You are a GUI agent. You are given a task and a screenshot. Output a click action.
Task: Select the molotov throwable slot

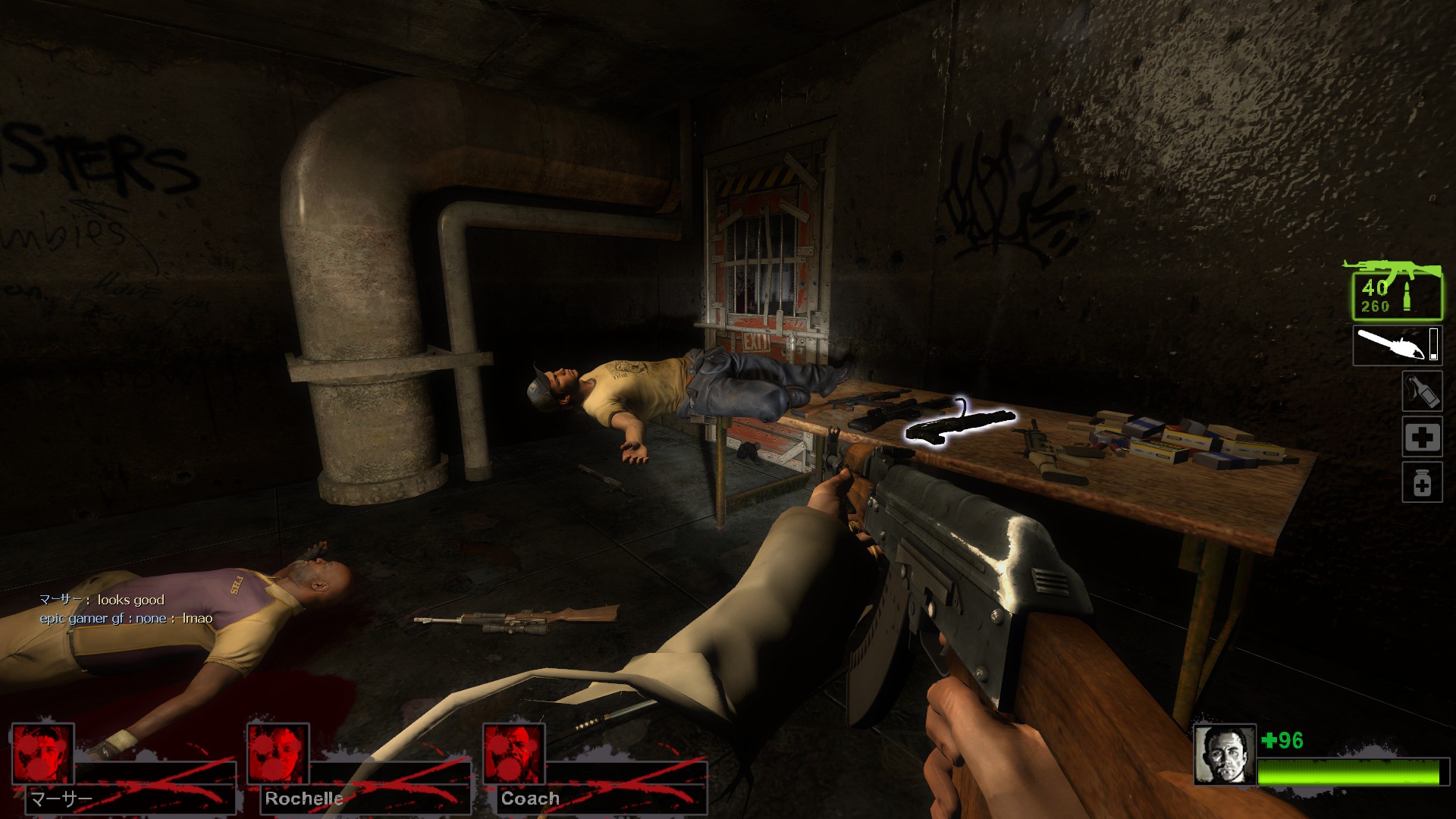[1421, 391]
